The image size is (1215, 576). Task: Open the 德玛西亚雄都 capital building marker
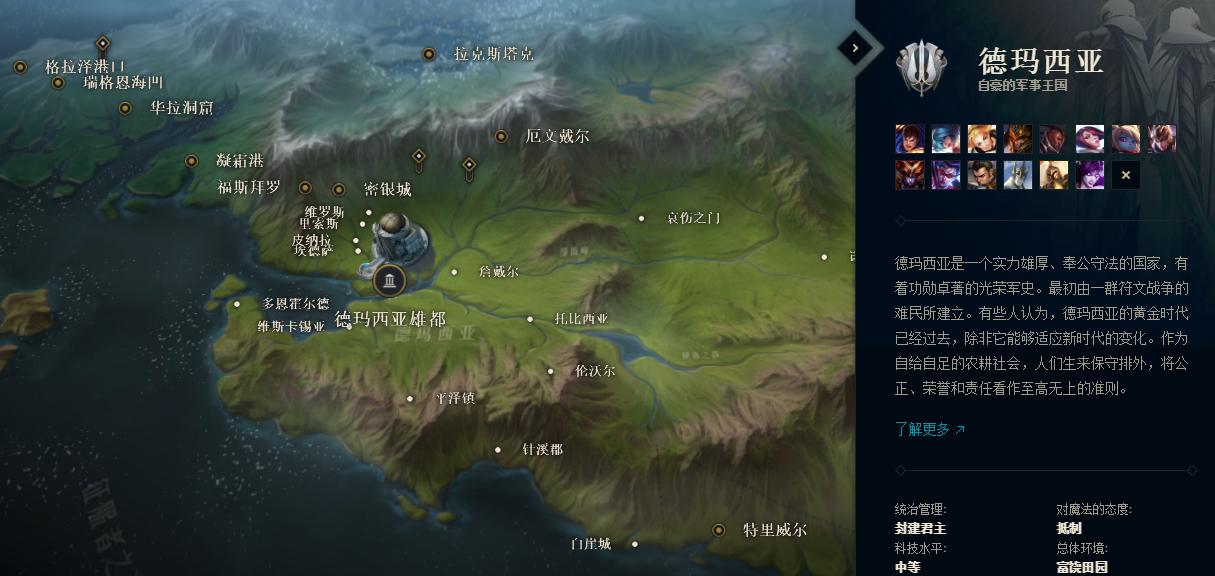point(389,280)
